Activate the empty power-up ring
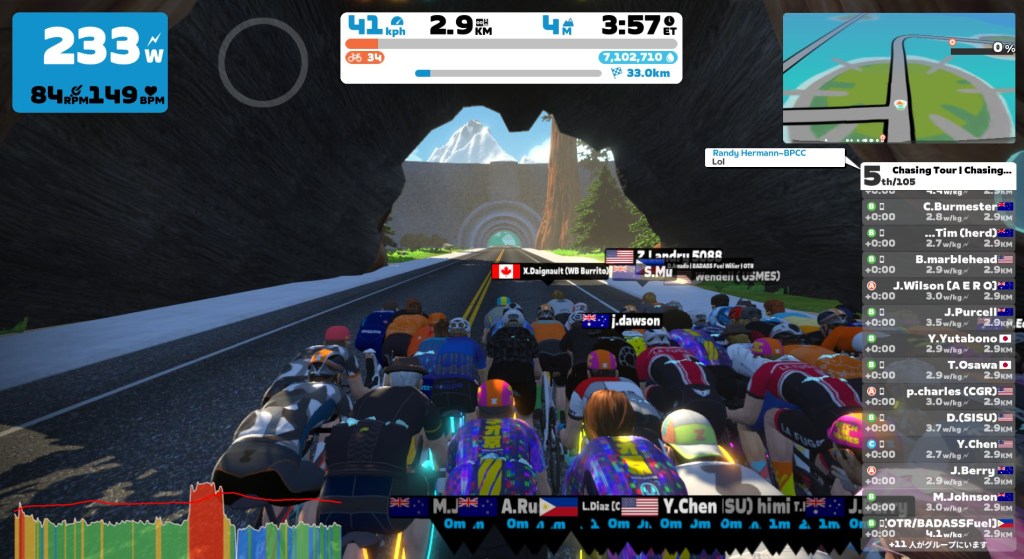This screenshot has width=1024, height=559. click(263, 62)
